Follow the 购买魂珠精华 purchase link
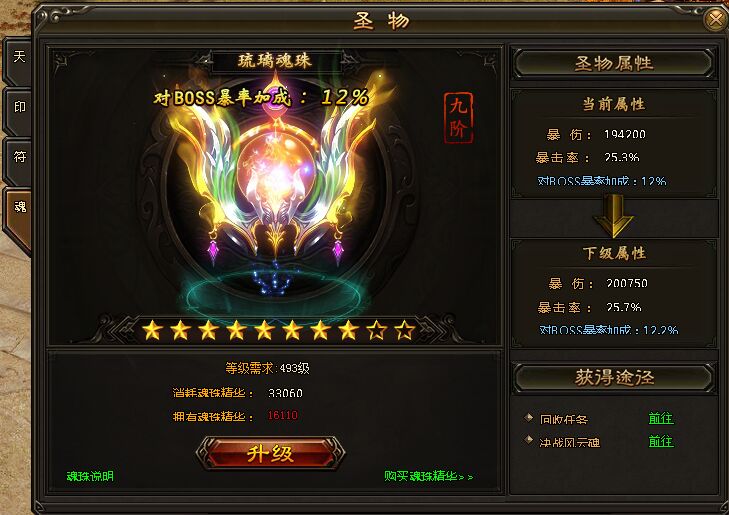729x515 pixels. point(428,476)
